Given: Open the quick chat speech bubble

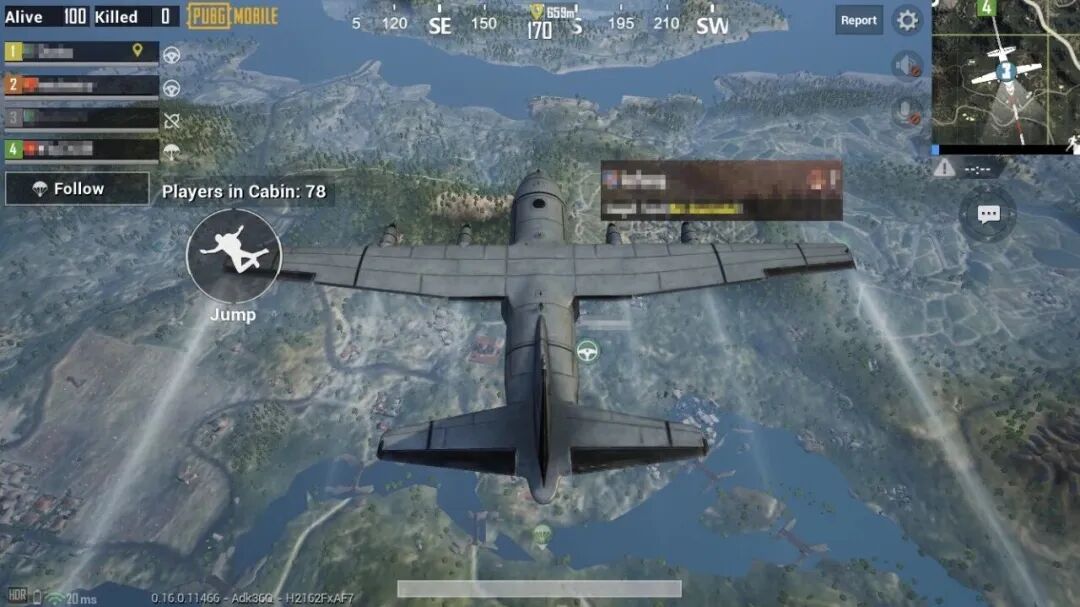Looking at the screenshot, I should tap(988, 213).
